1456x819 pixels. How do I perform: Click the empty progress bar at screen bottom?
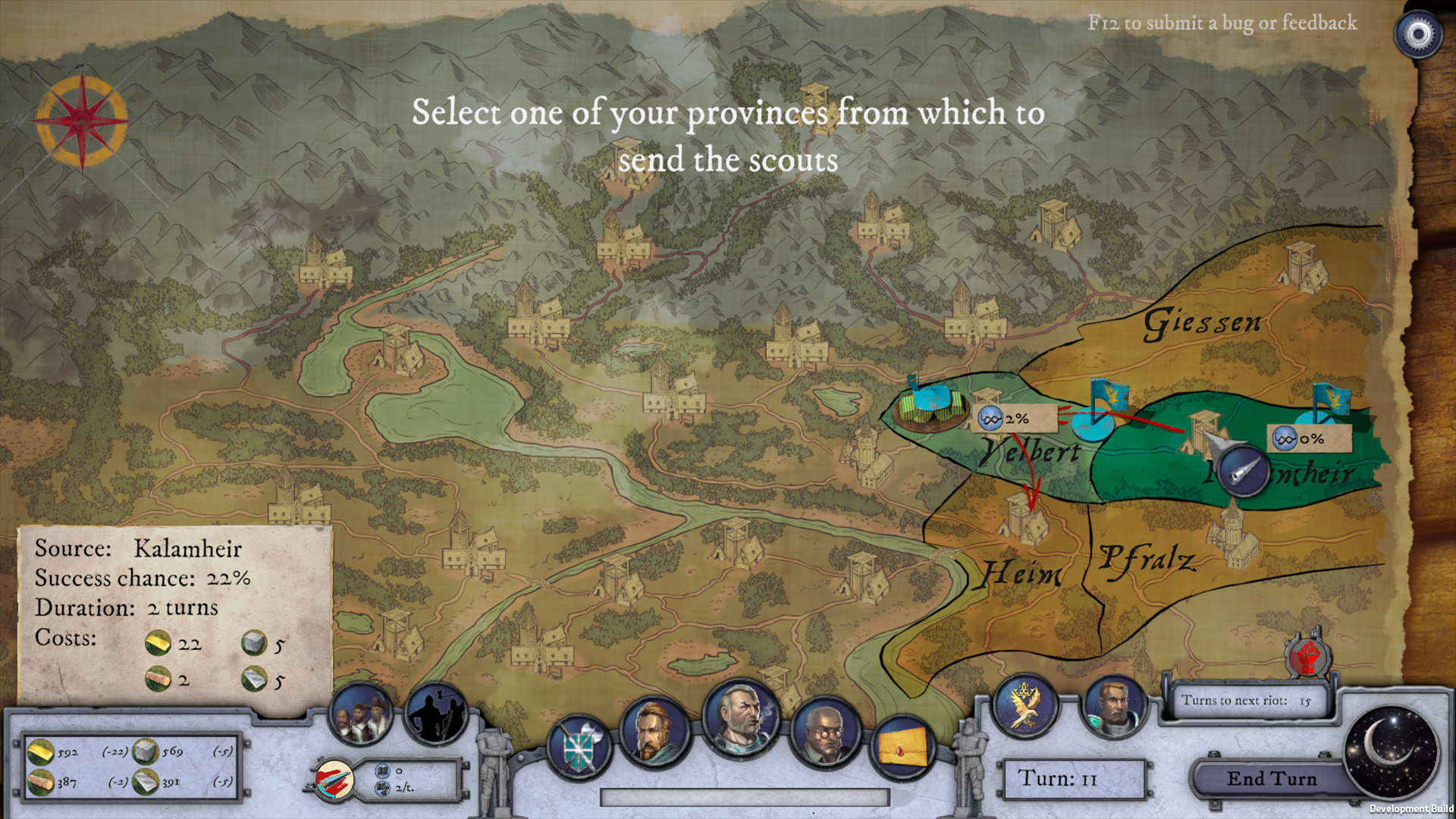click(x=745, y=796)
